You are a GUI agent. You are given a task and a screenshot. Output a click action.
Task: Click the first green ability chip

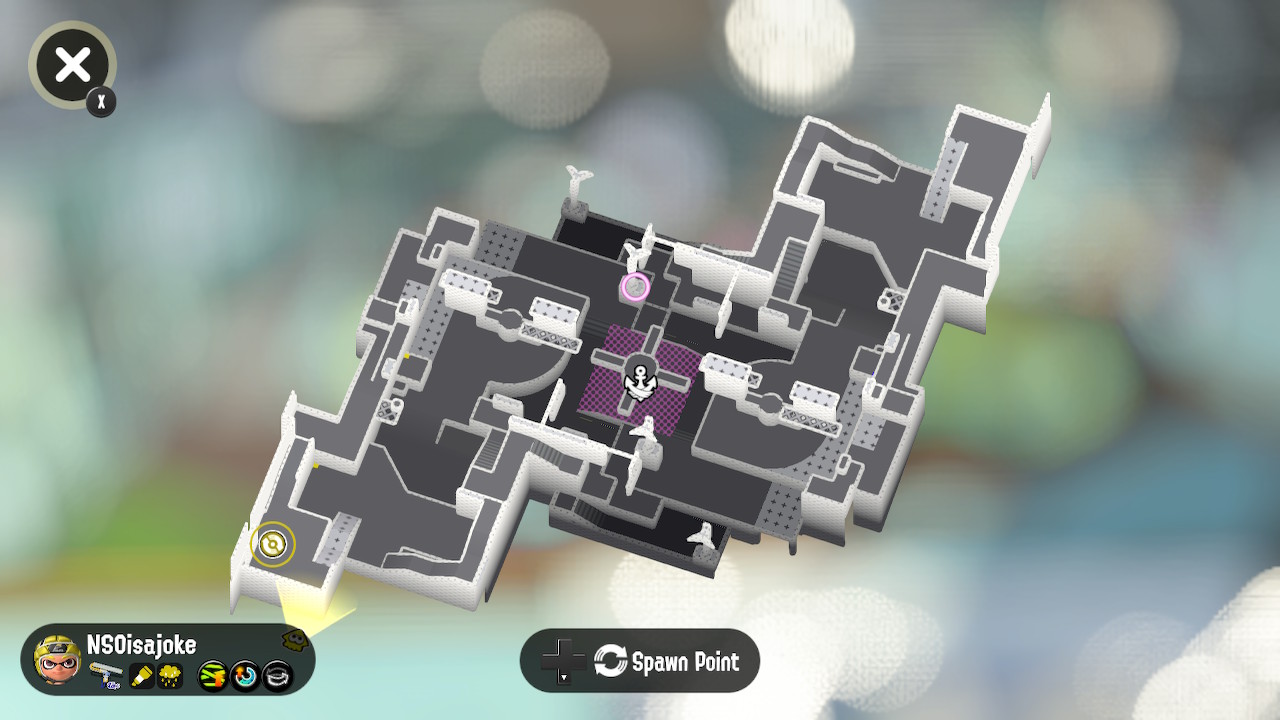coord(213,676)
